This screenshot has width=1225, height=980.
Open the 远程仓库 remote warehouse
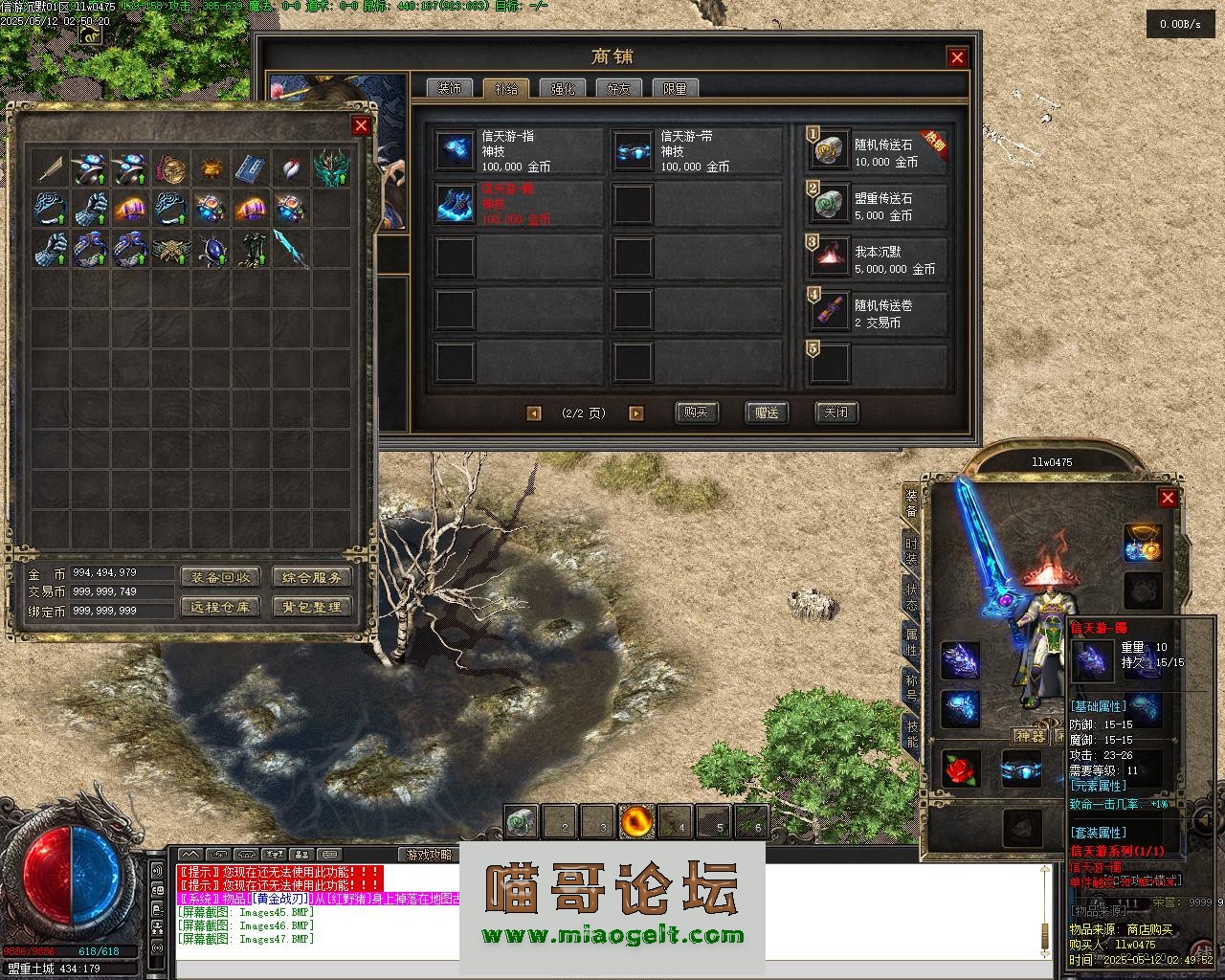219,607
